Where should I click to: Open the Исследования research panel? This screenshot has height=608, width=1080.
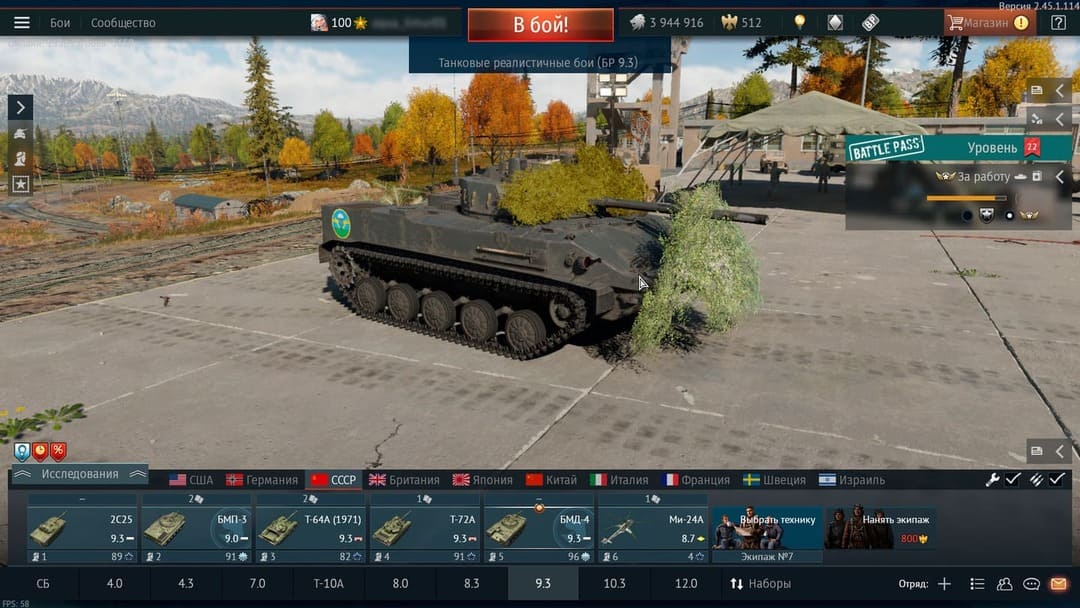(80, 474)
